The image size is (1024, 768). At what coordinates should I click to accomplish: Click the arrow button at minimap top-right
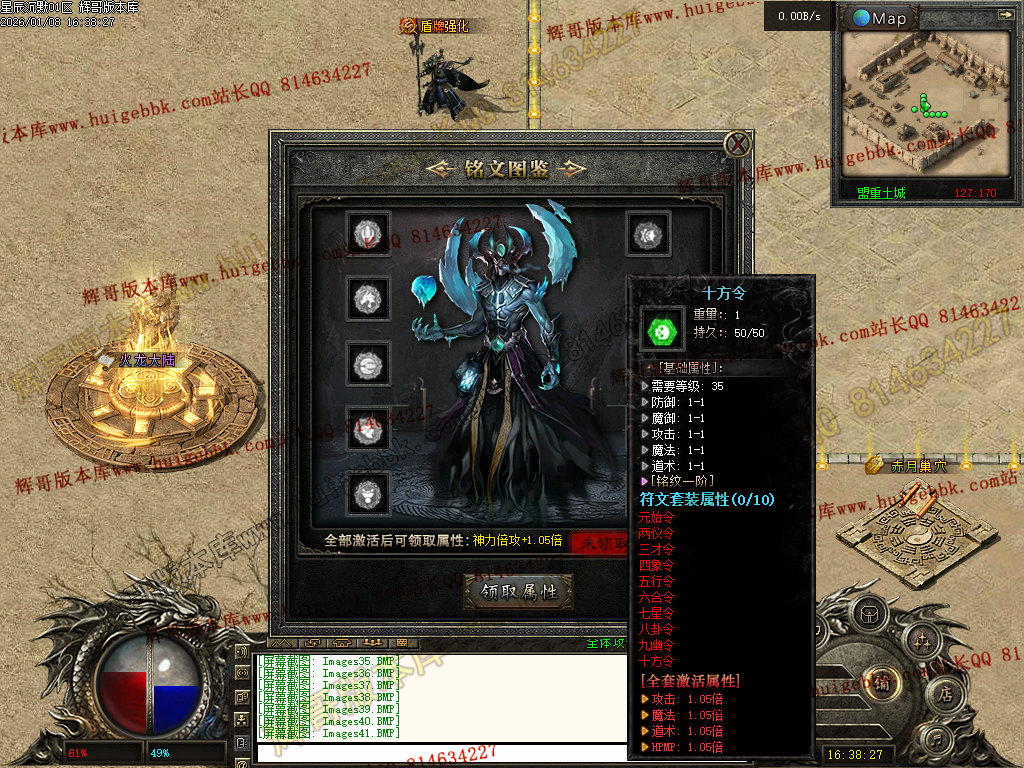click(x=1005, y=15)
